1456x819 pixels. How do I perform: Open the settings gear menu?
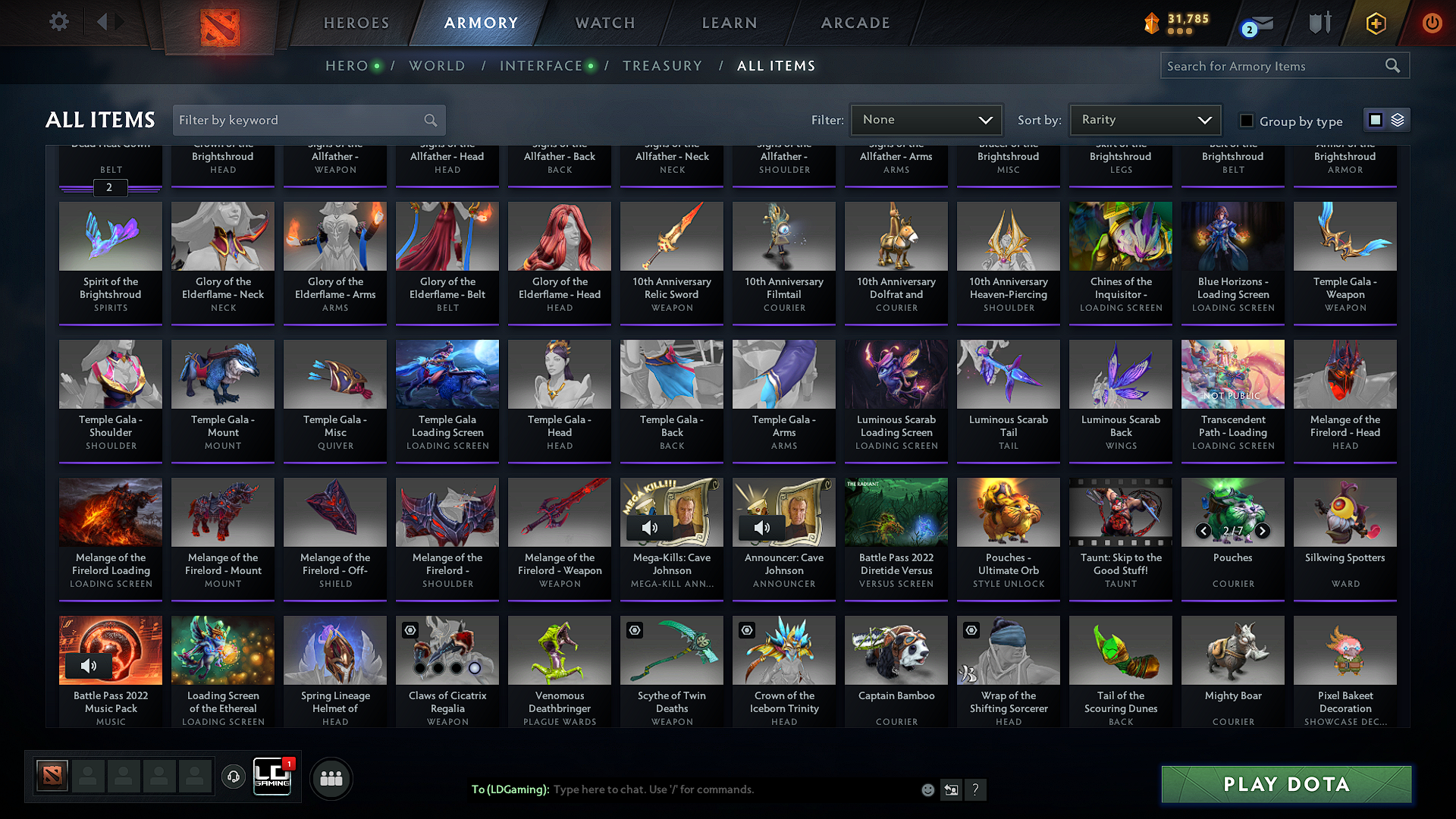(58, 22)
